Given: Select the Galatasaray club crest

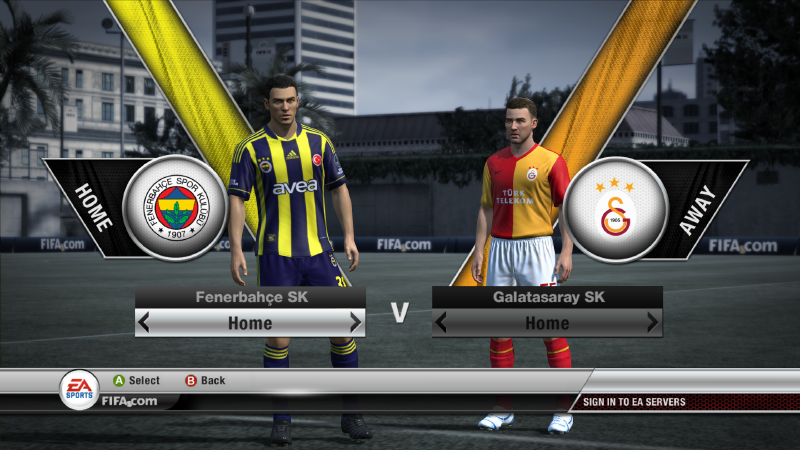Looking at the screenshot, I should tap(614, 208).
